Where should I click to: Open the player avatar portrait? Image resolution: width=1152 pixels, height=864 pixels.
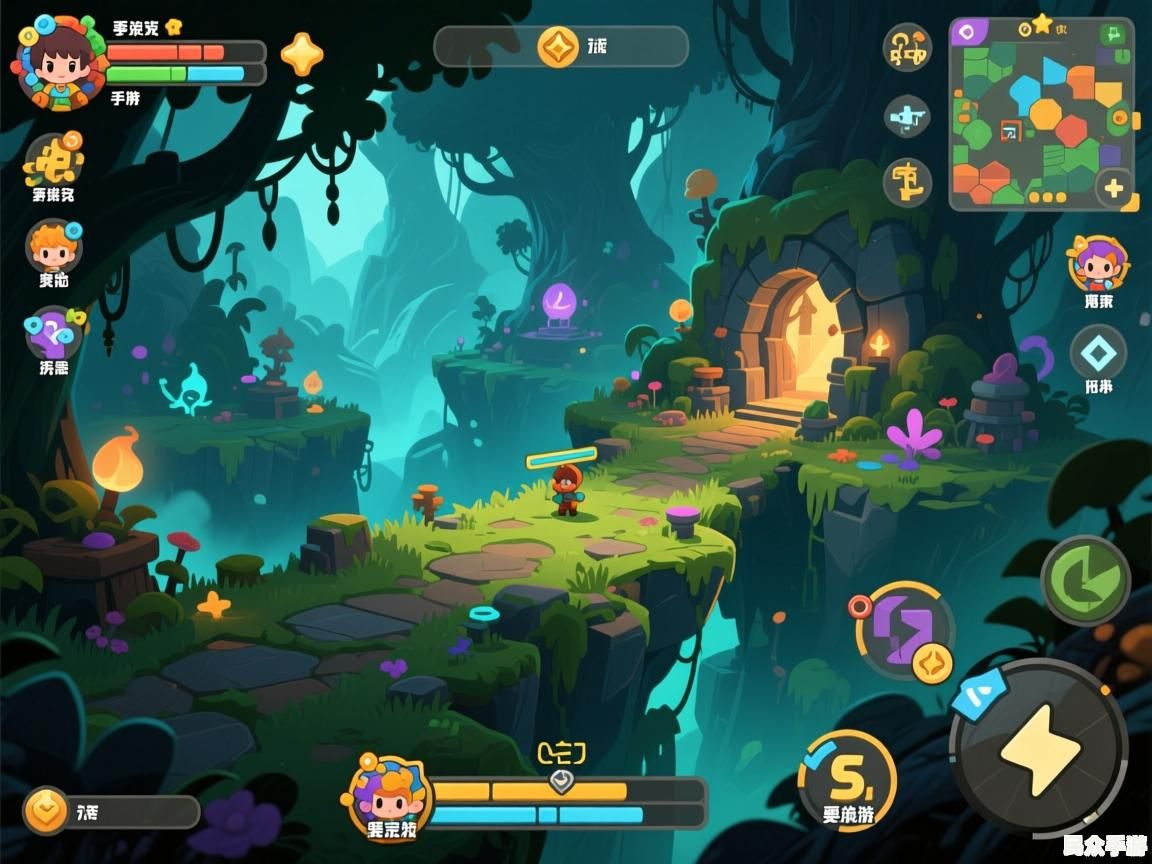coord(58,60)
